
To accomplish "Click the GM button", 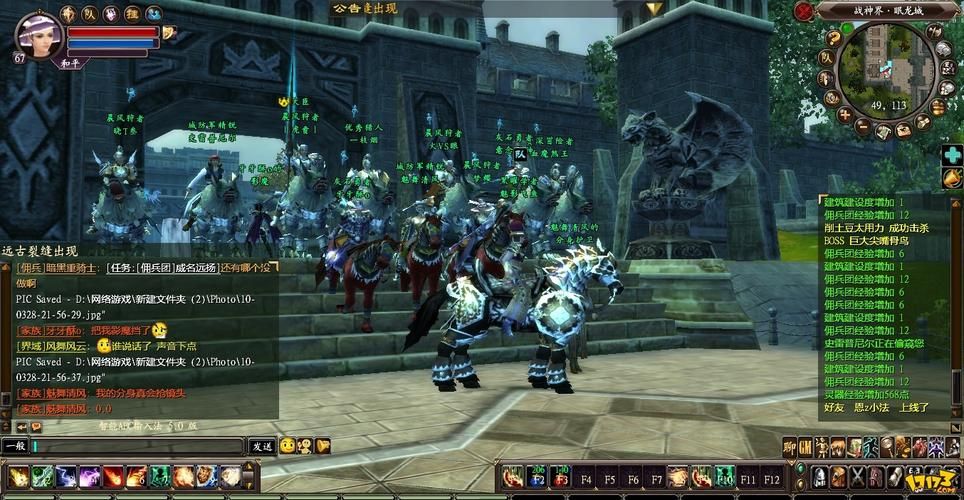I will [x=806, y=447].
